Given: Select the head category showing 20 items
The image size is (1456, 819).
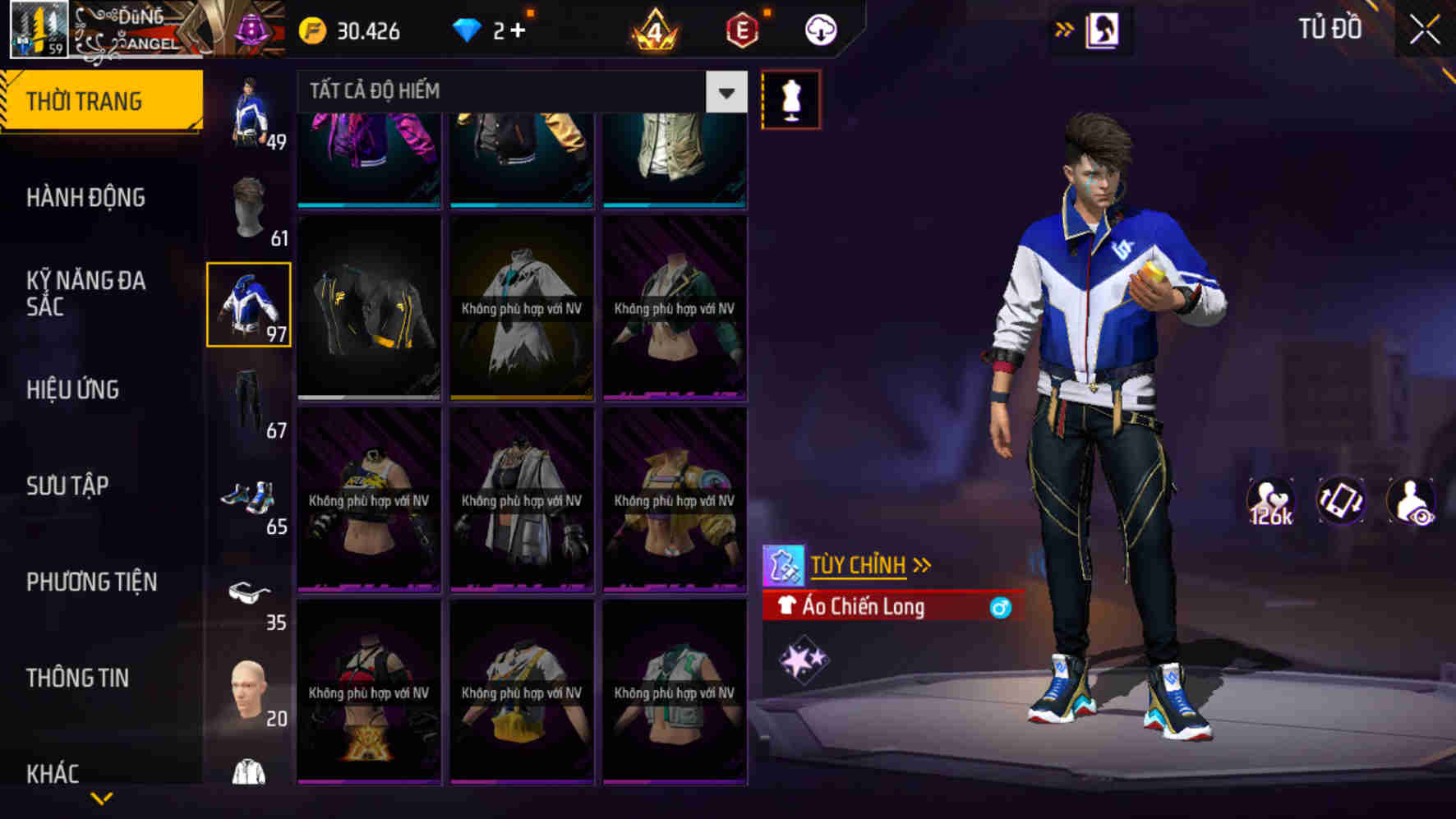Looking at the screenshot, I should 249,688.
